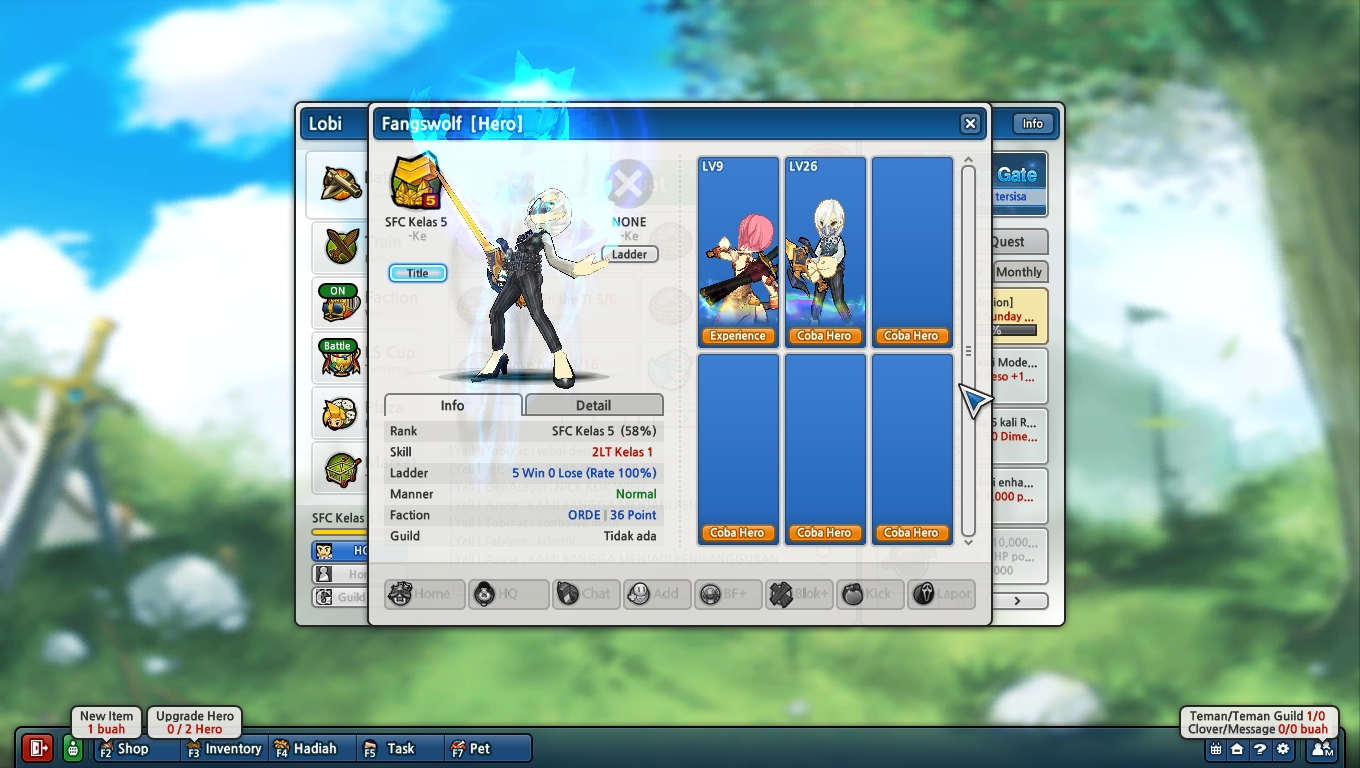1360x768 pixels.
Task: Switch to the Detail tab
Action: [593, 405]
